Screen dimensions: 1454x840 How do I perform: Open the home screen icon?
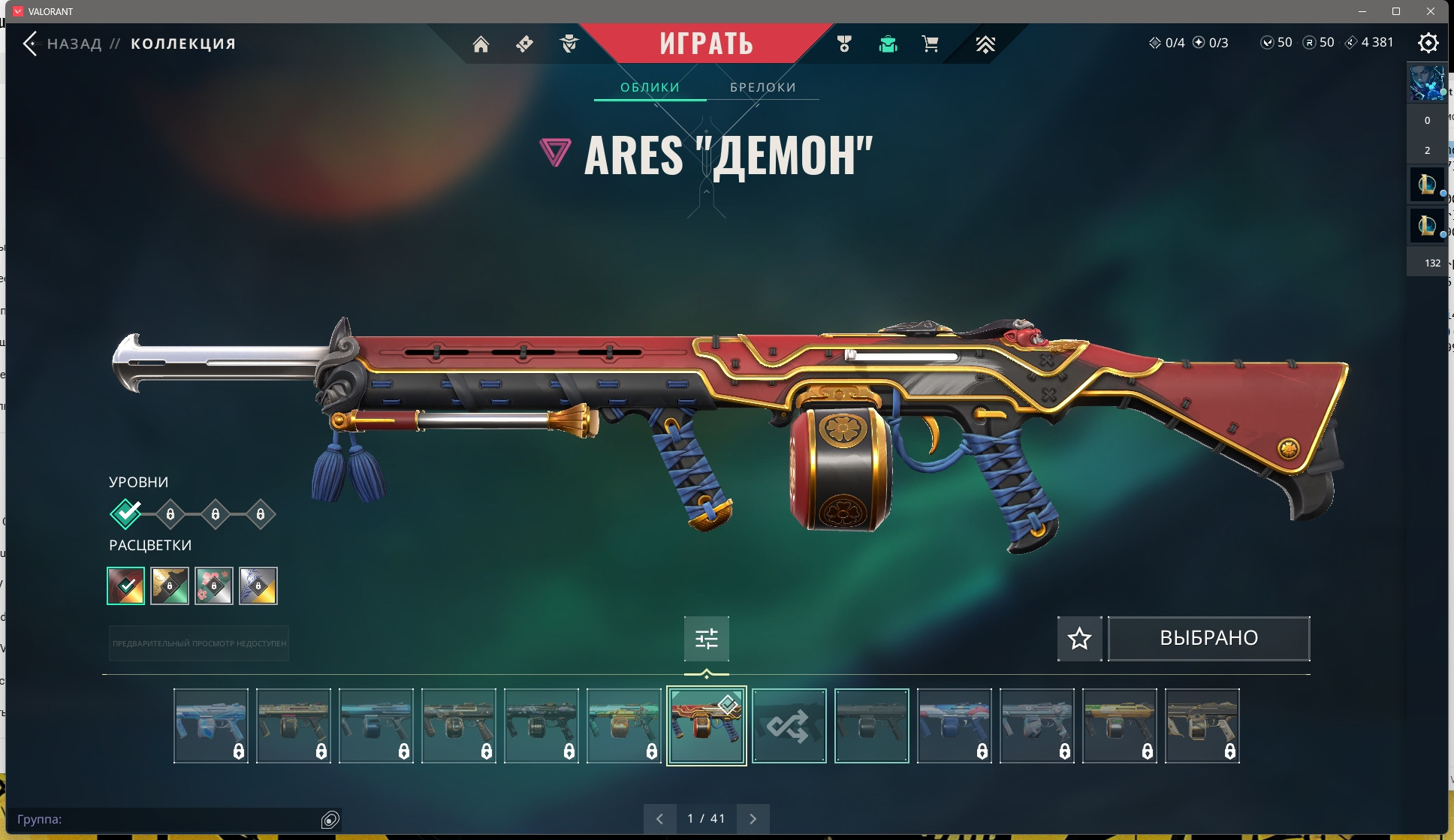click(x=481, y=44)
